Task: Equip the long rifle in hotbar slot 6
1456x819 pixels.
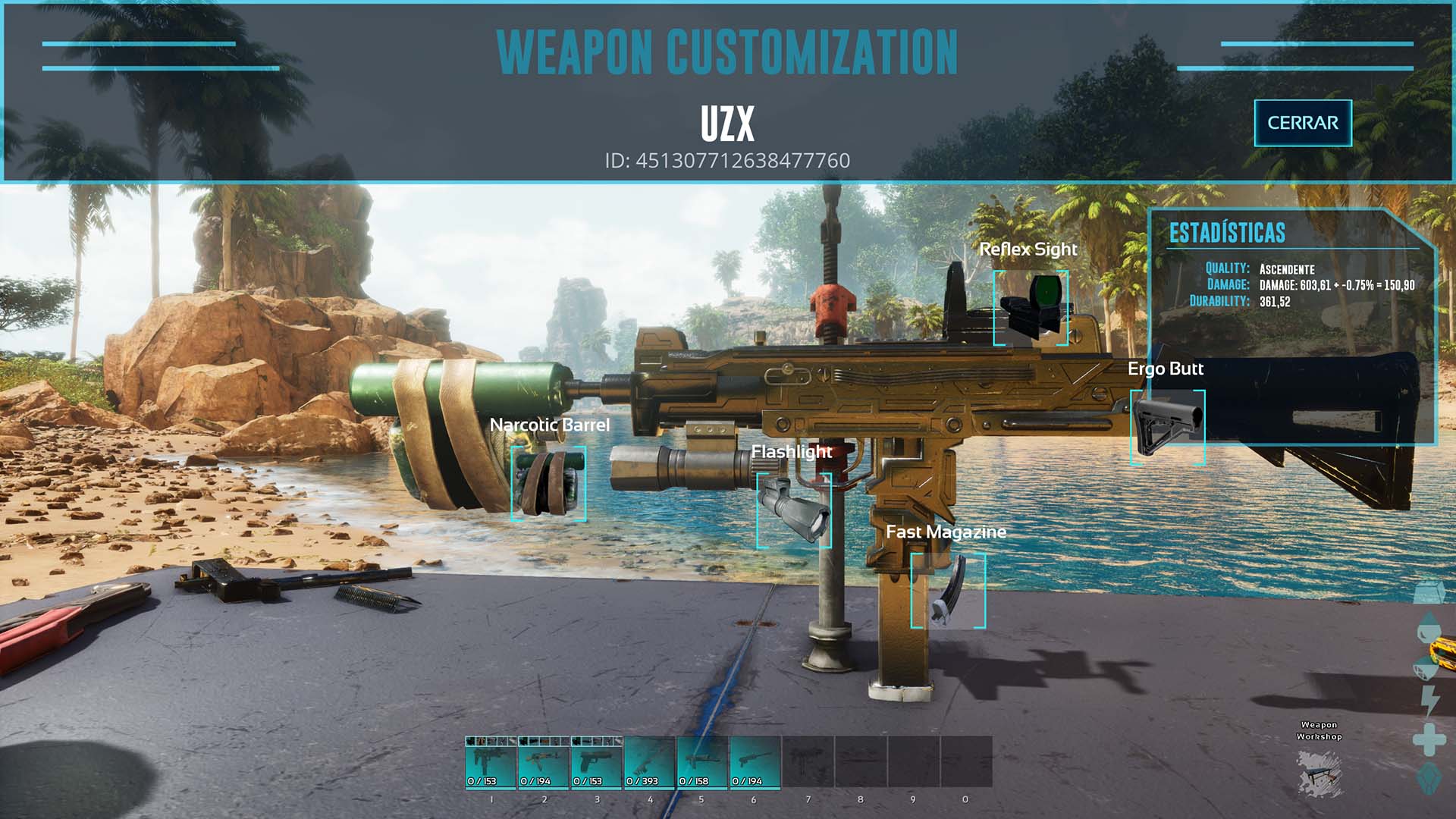Action: (x=755, y=763)
